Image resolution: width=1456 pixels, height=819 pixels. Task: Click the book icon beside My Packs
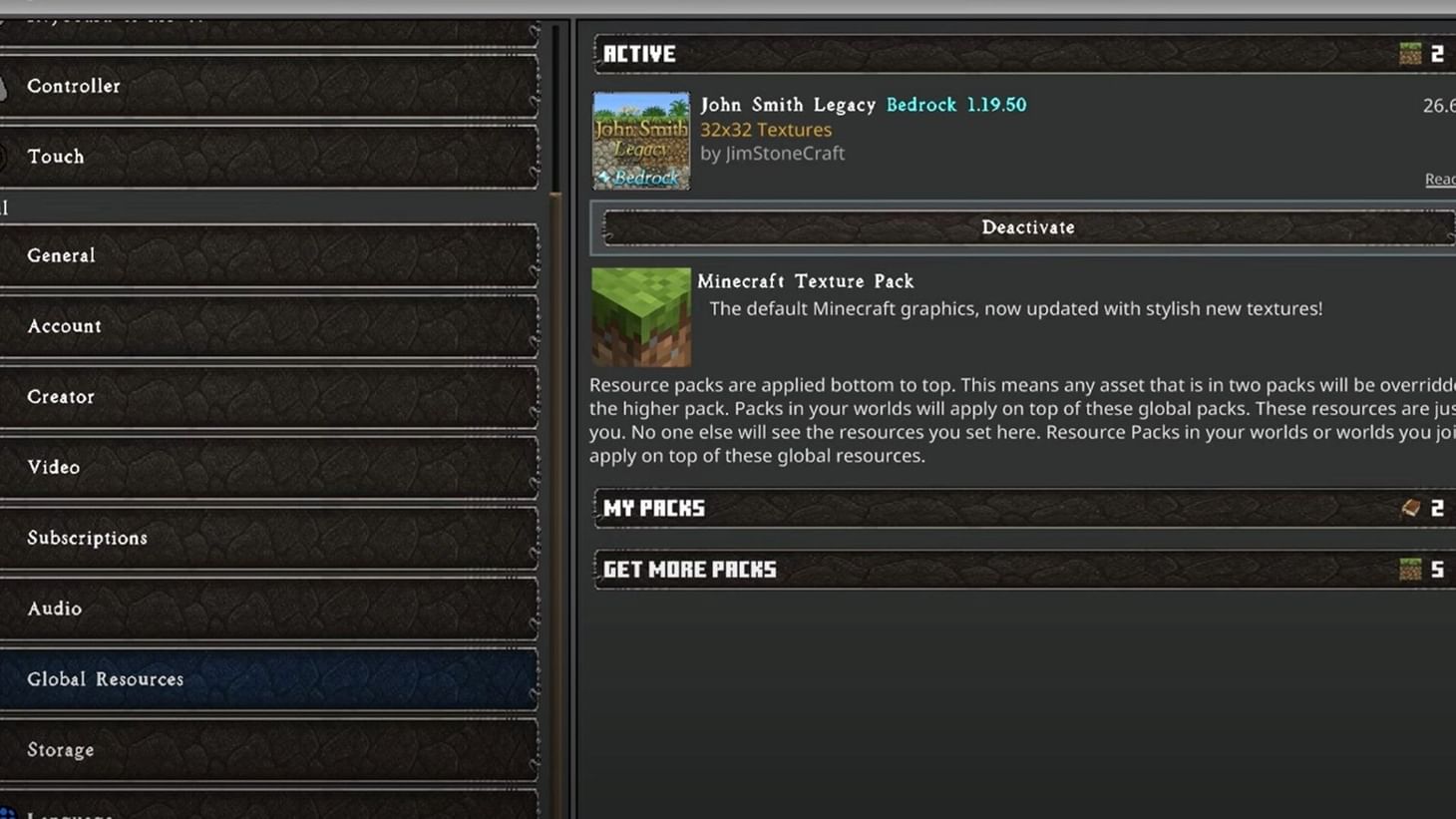tap(1411, 508)
